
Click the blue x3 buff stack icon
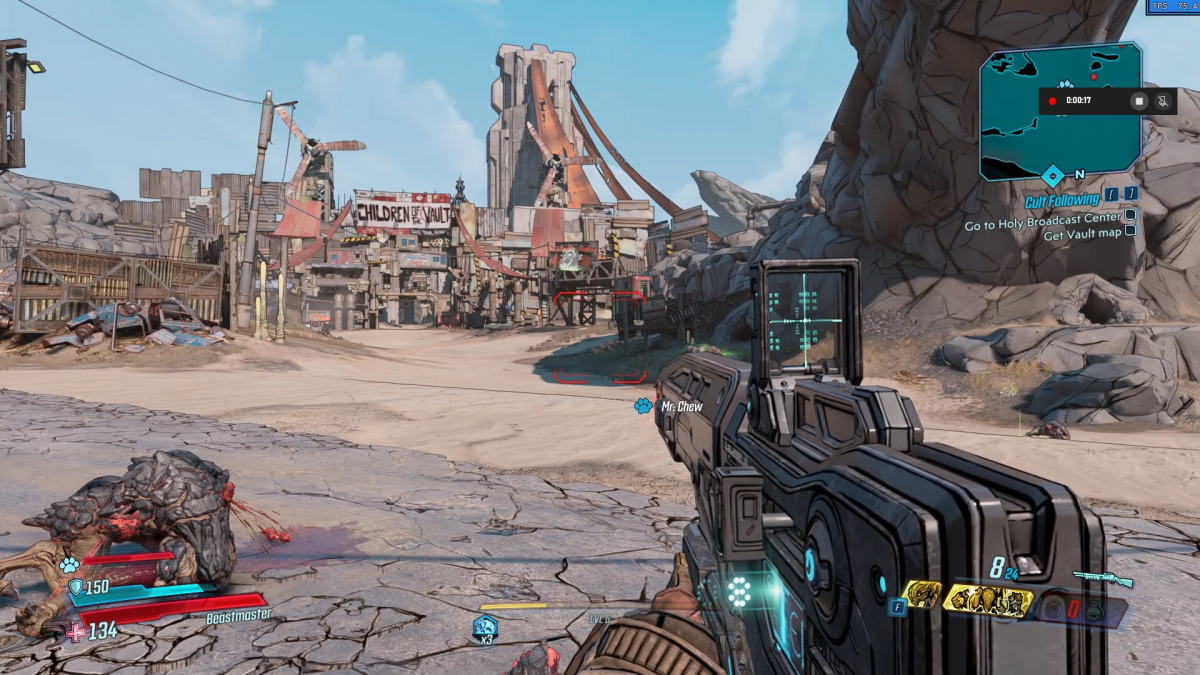[485, 628]
